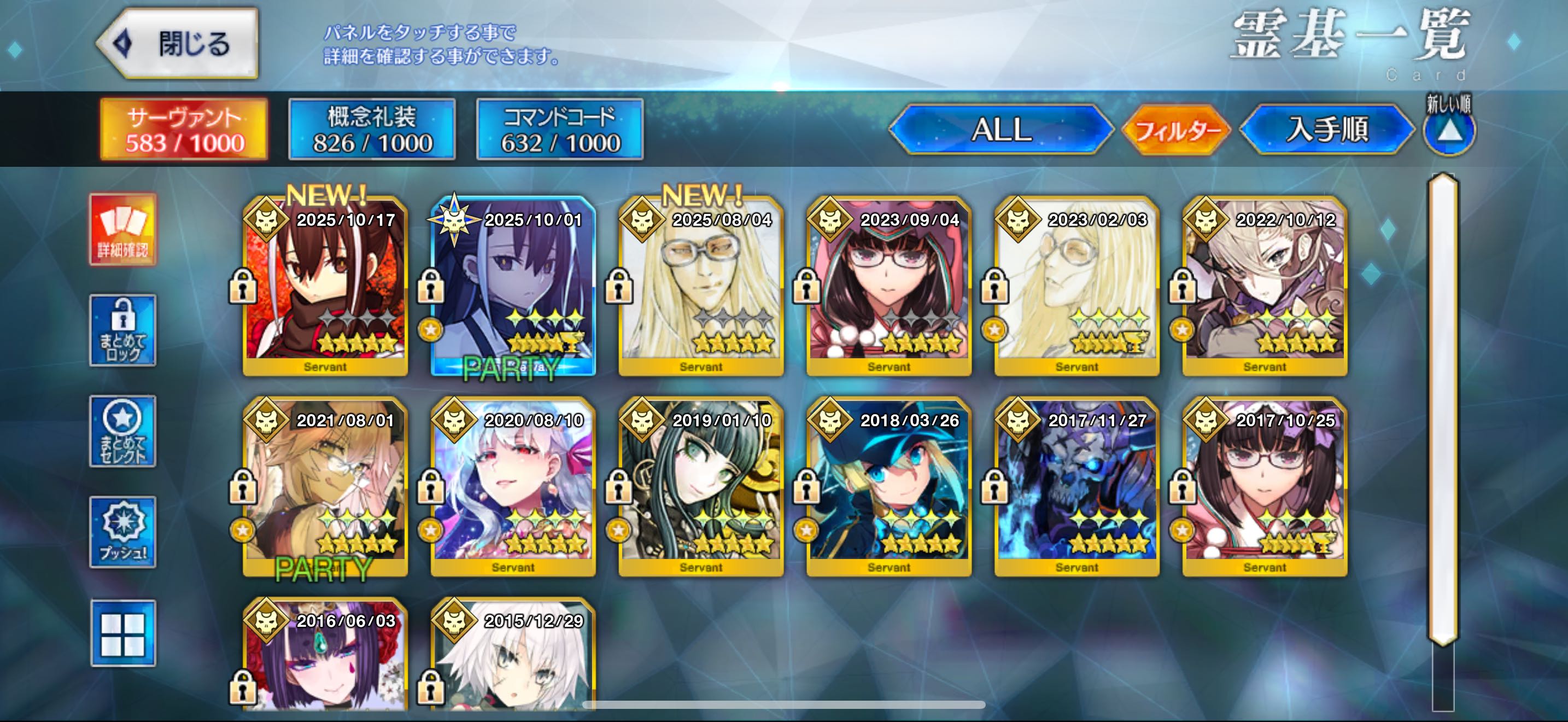
Task: Toggle ascending/descending sort arrow
Action: tap(1449, 130)
